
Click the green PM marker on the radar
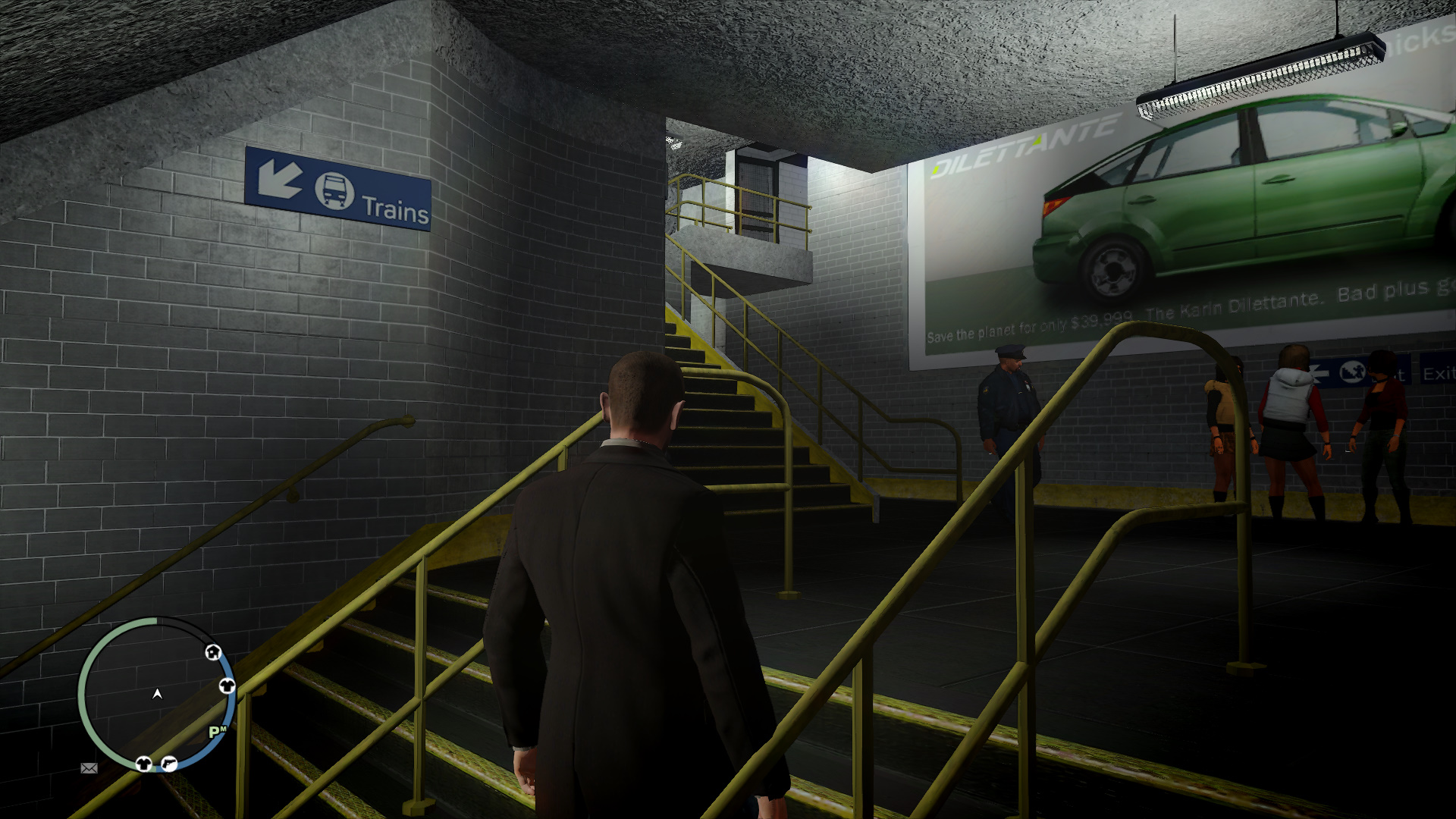[217, 732]
